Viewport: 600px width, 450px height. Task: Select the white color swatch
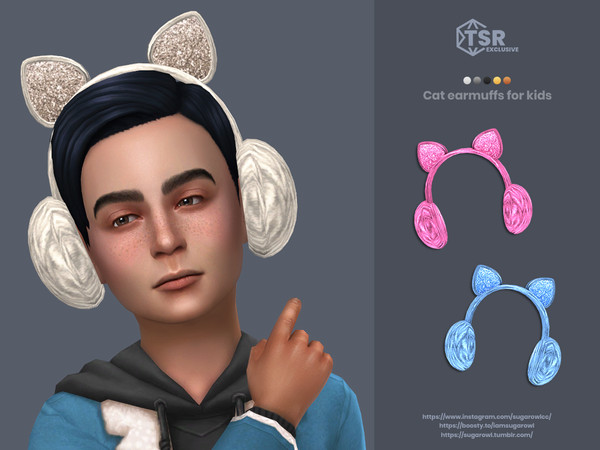[467, 80]
